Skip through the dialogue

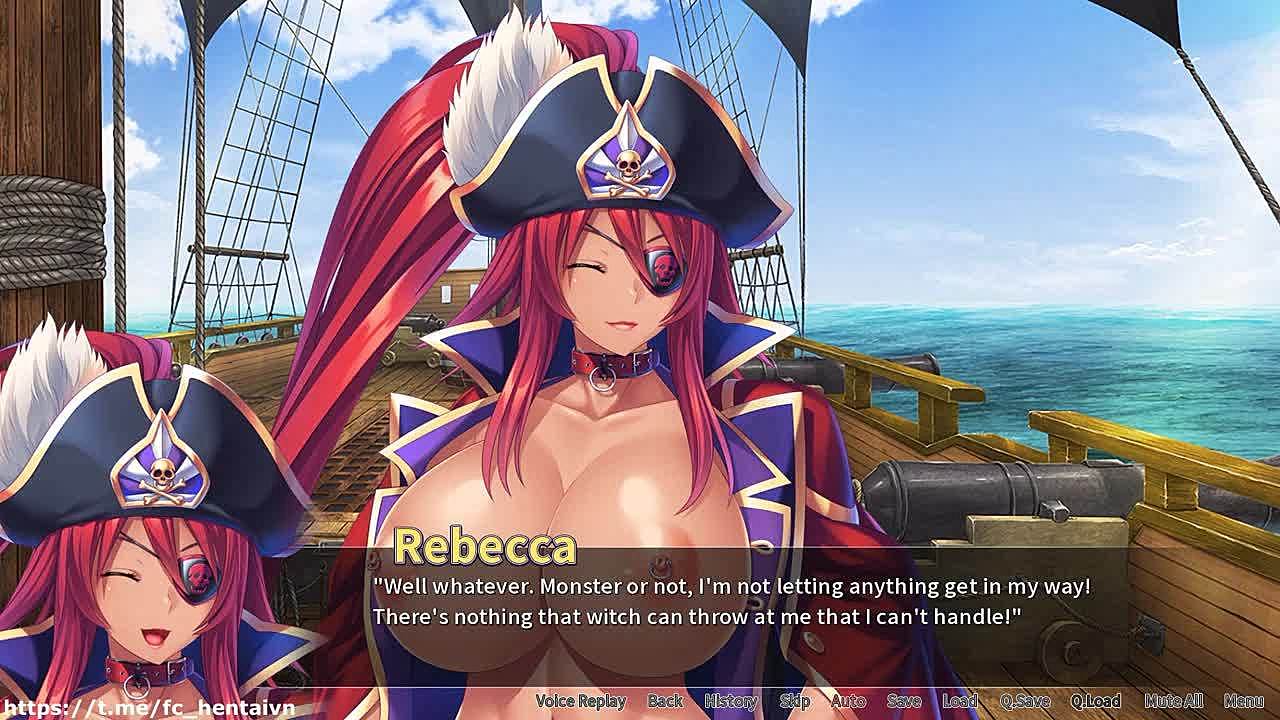point(795,701)
